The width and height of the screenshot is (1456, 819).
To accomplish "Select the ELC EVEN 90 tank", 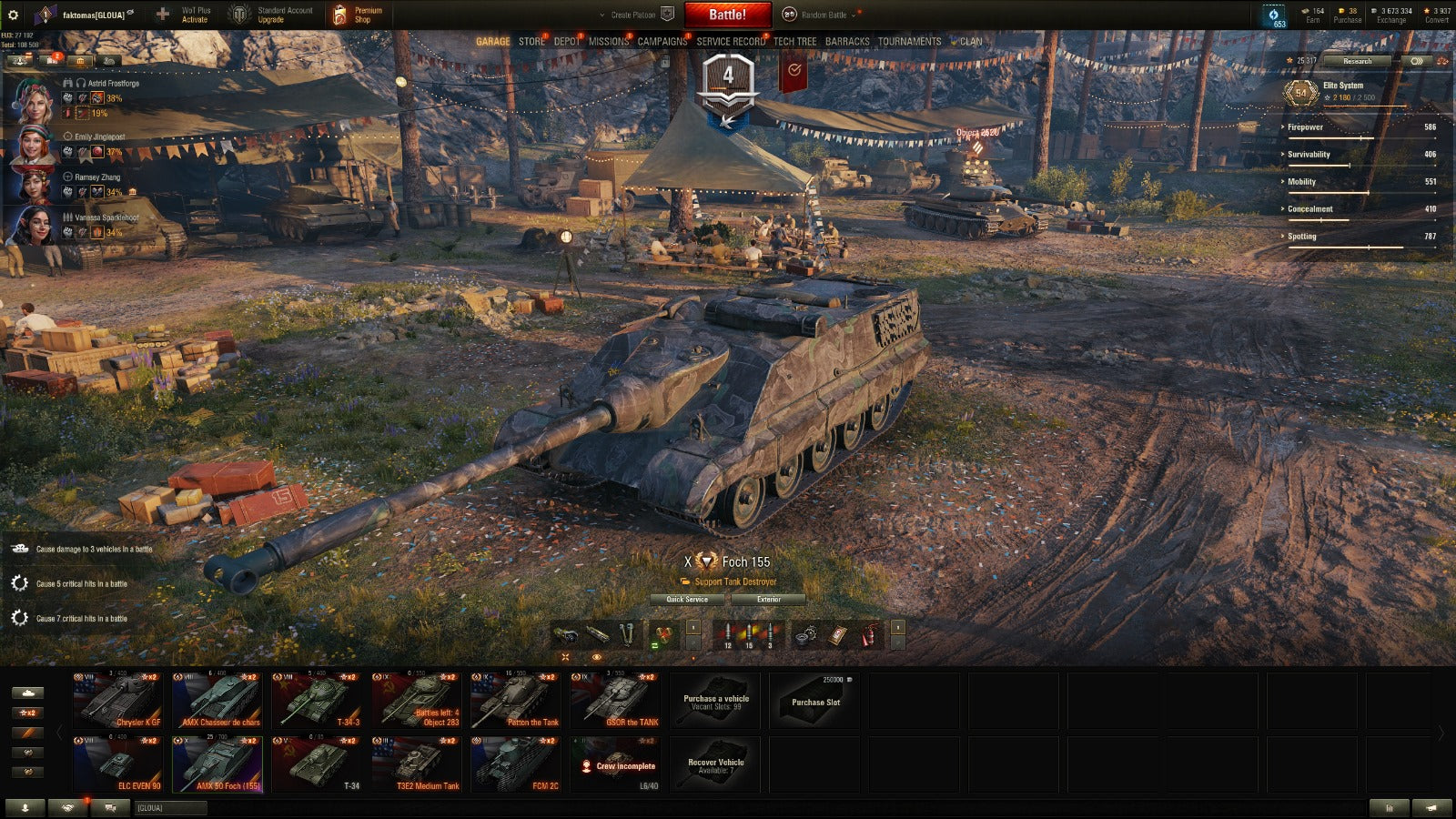I will click(118, 764).
